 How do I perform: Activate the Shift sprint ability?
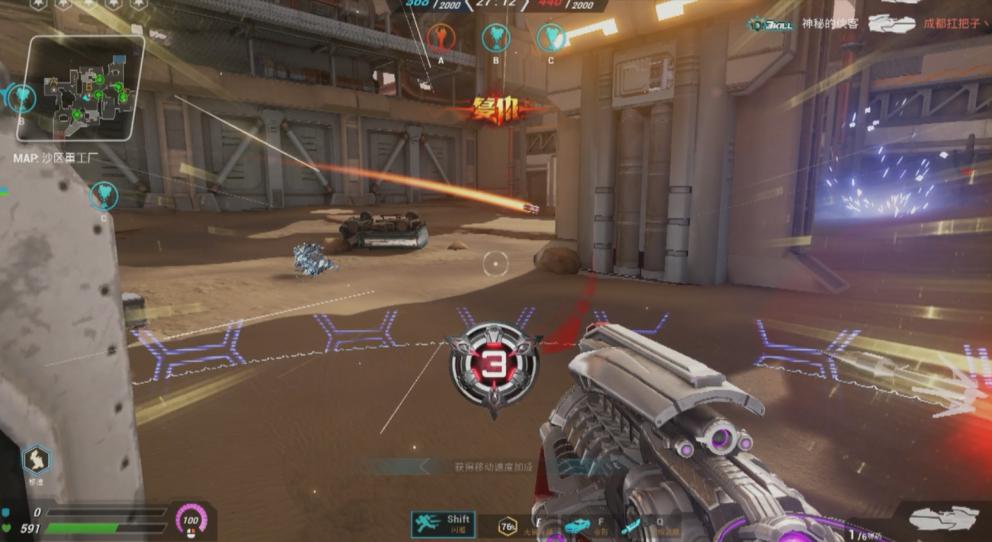pyautogui.click(x=442, y=524)
